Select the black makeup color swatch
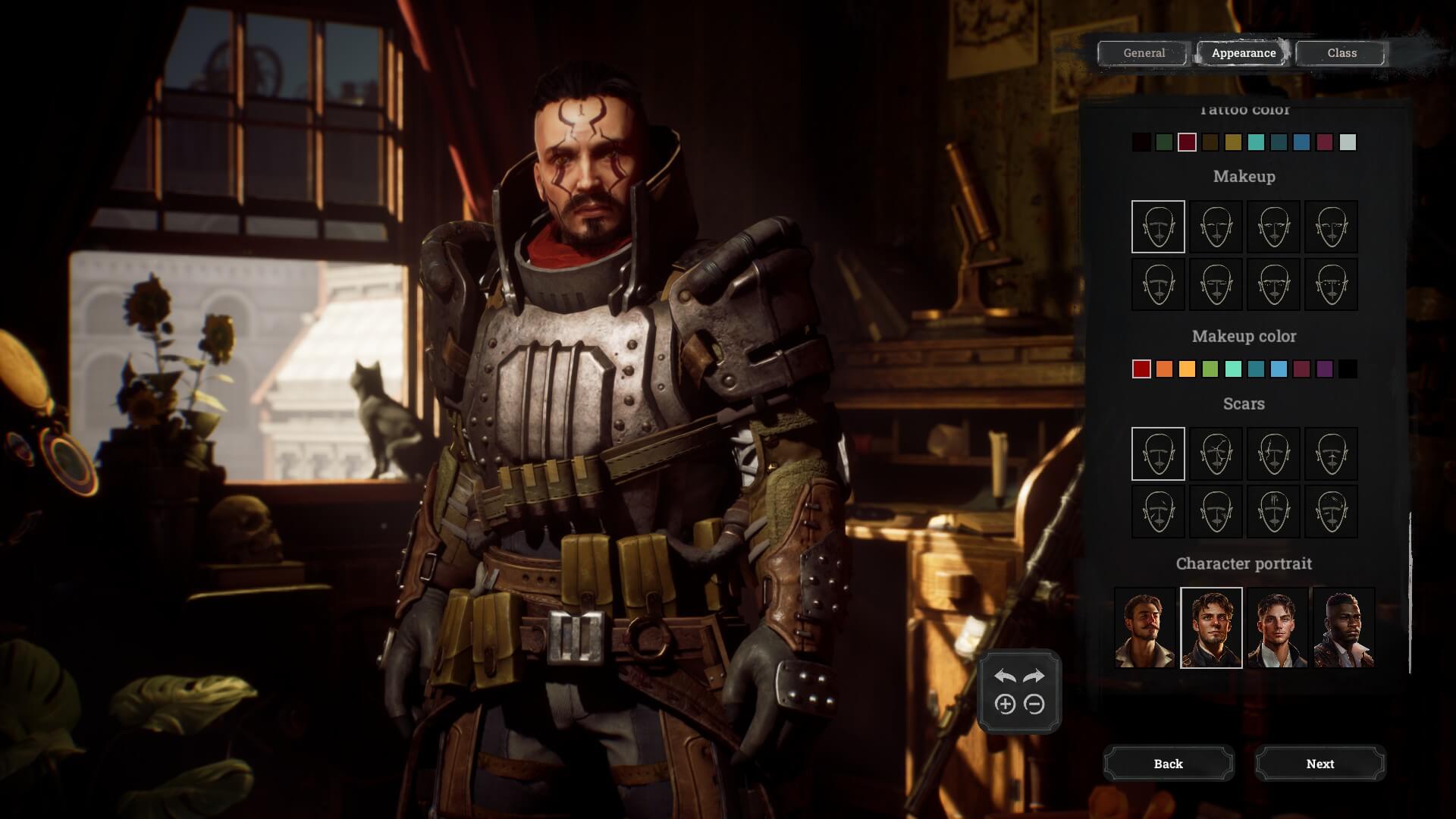The width and height of the screenshot is (1456, 819). point(1348,369)
